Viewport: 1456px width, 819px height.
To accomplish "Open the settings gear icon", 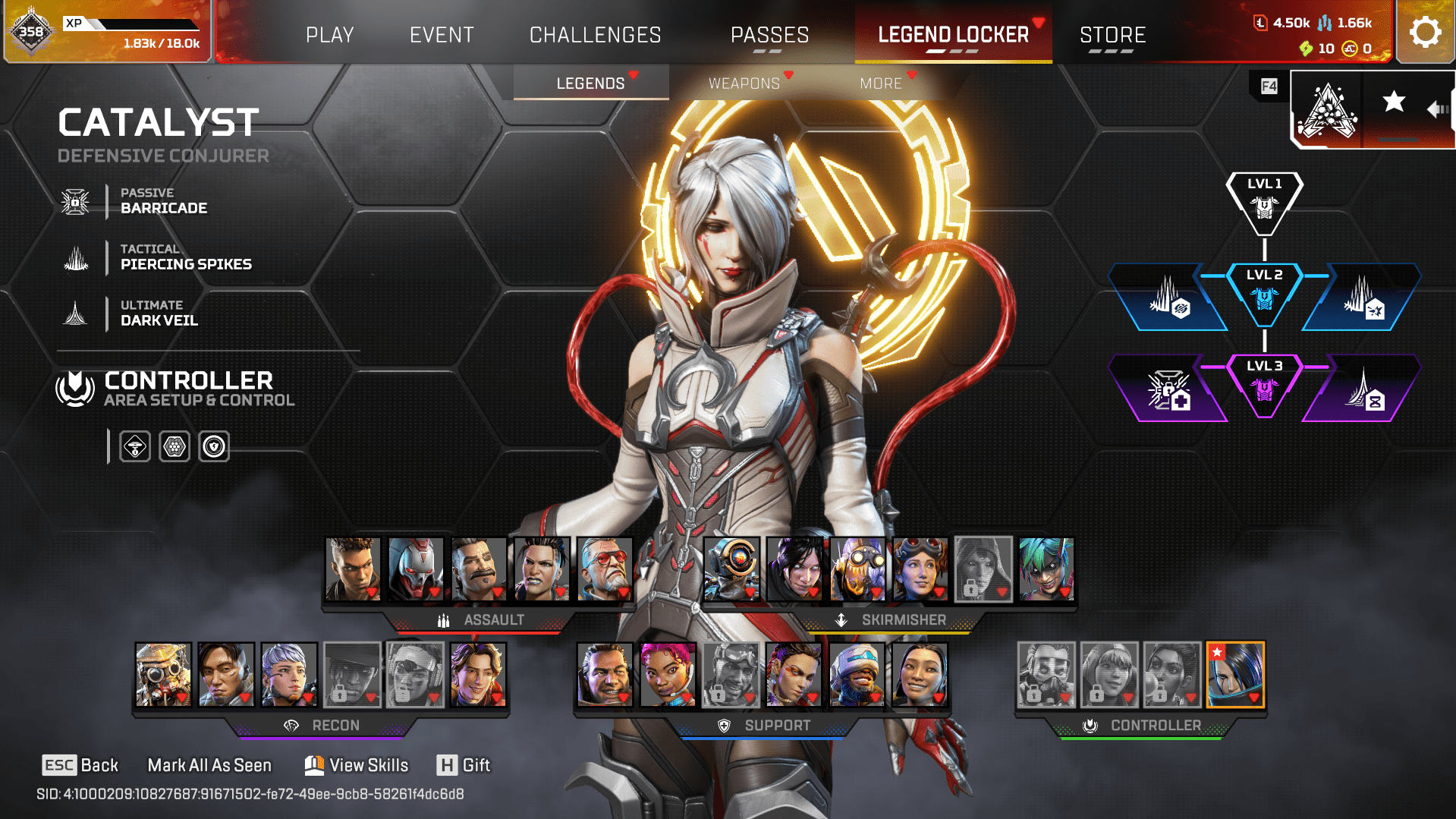I will point(1425,31).
